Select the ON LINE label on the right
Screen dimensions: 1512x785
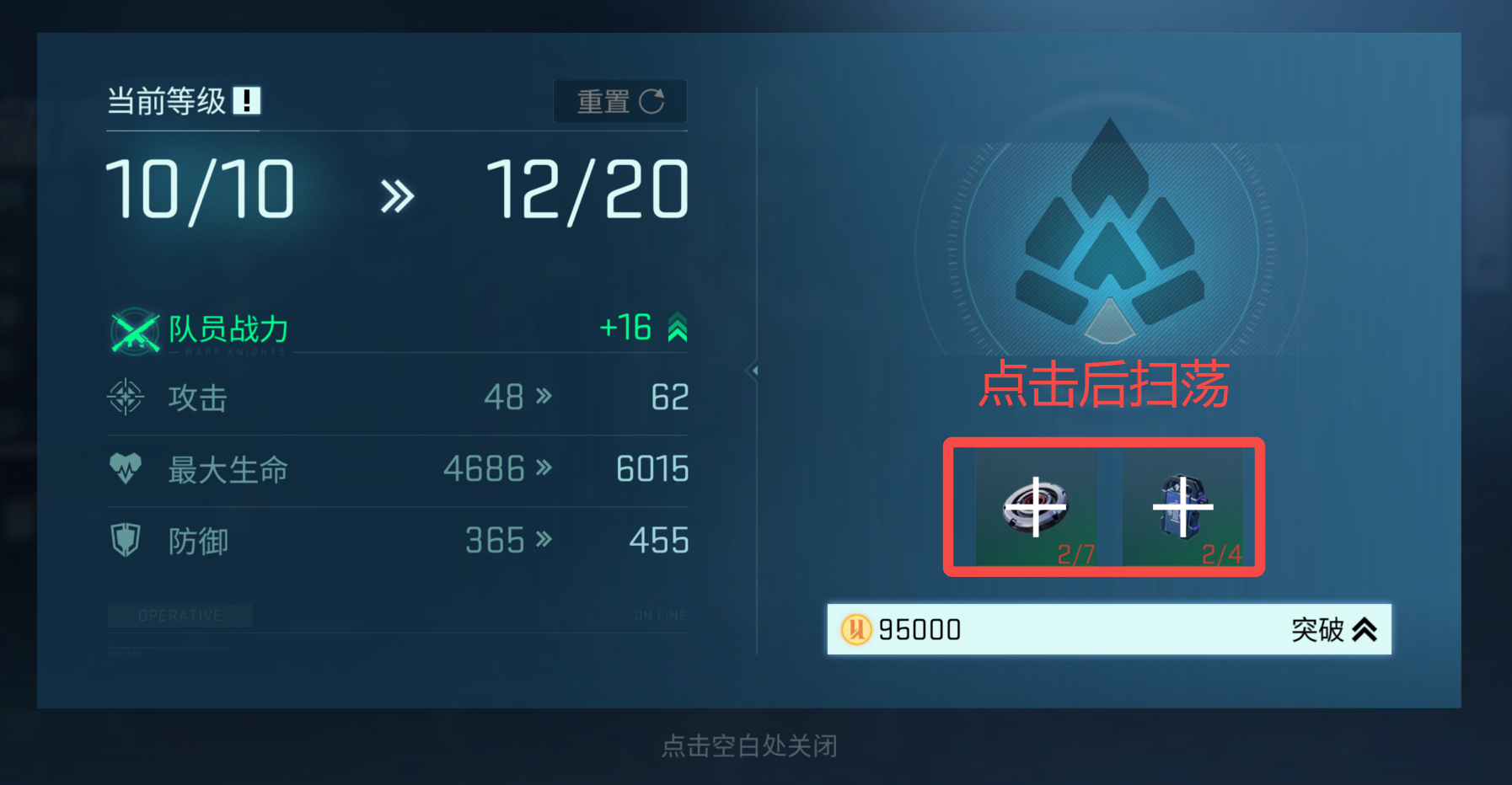660,615
